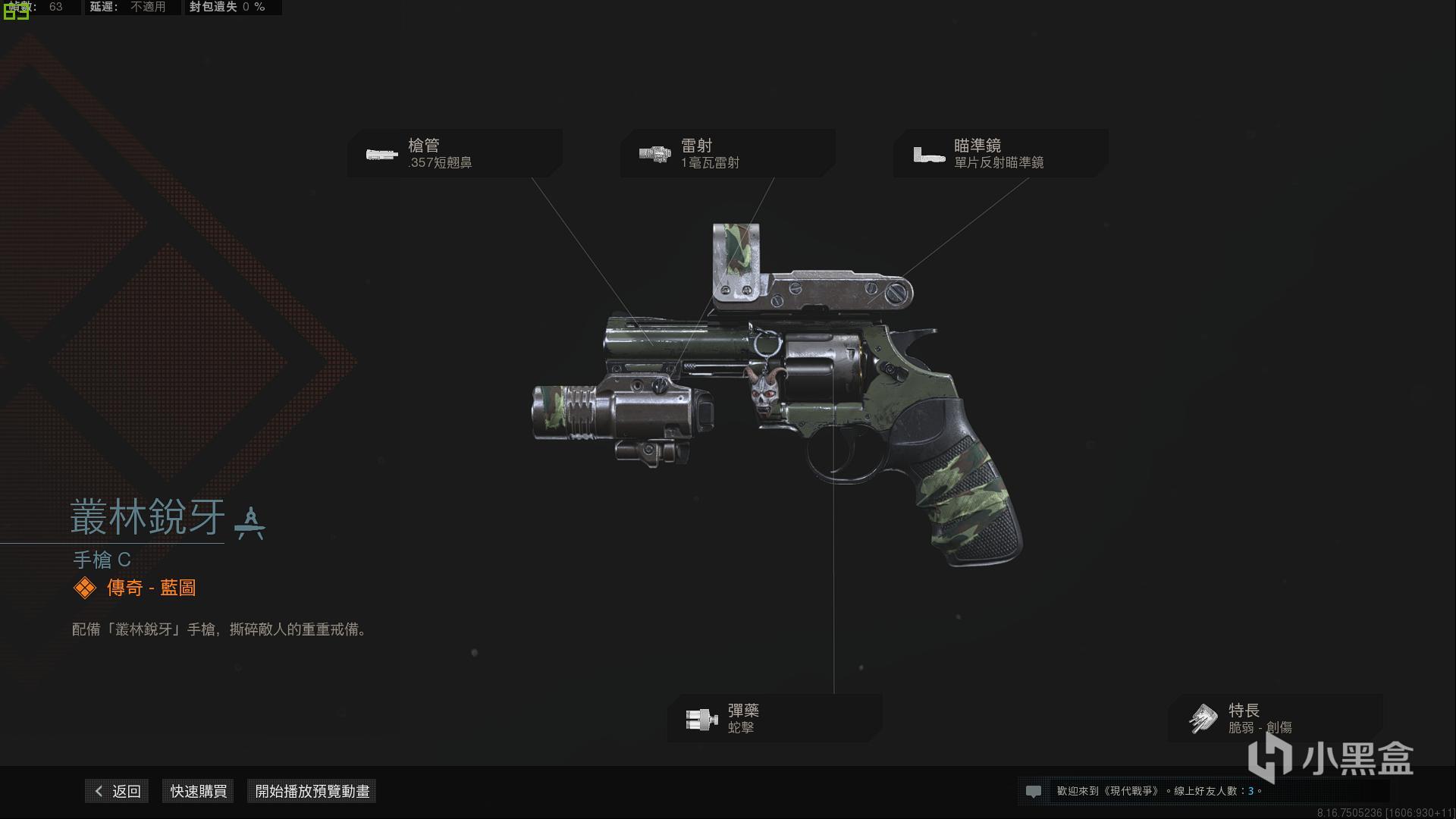Open the 特長 perk attachment icon
Screen dimensions: 1456x819
pos(1204,718)
